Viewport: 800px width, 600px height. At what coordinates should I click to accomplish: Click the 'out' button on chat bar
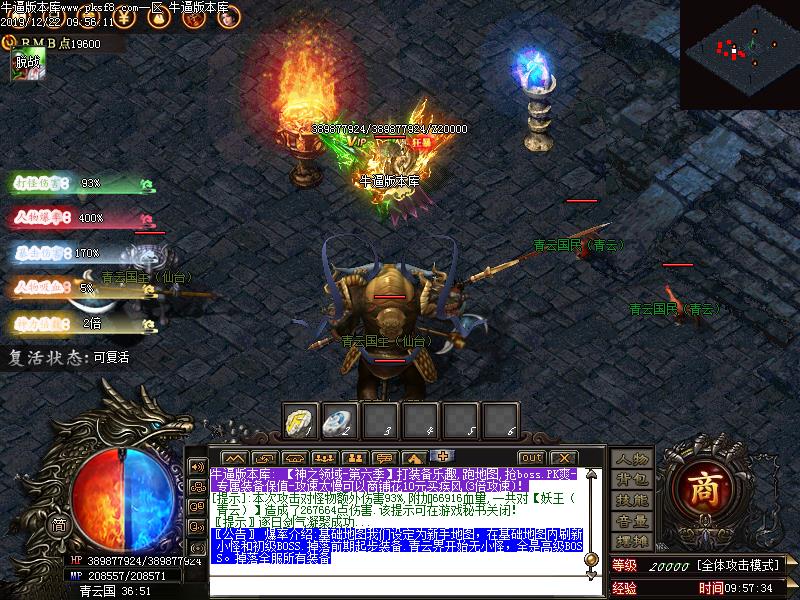(x=531, y=458)
